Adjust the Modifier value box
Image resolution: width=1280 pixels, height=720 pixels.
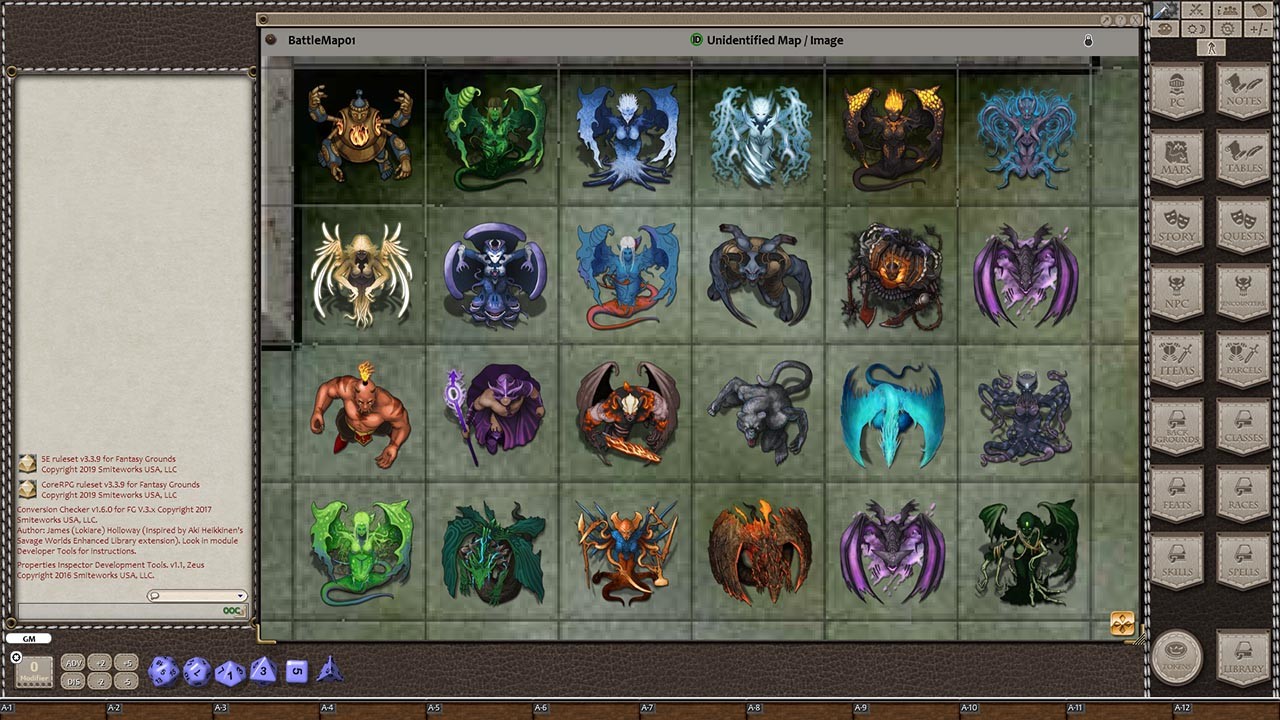click(35, 671)
